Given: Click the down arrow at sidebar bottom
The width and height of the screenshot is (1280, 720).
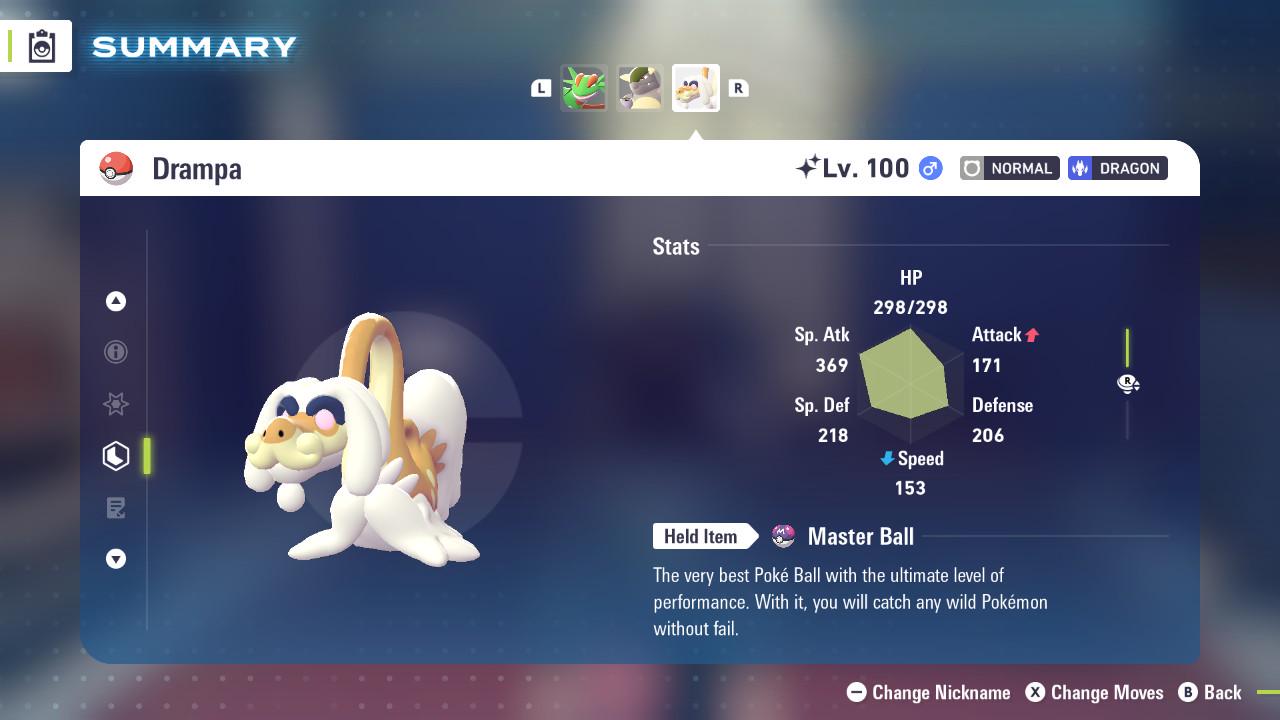Looking at the screenshot, I should 116,559.
